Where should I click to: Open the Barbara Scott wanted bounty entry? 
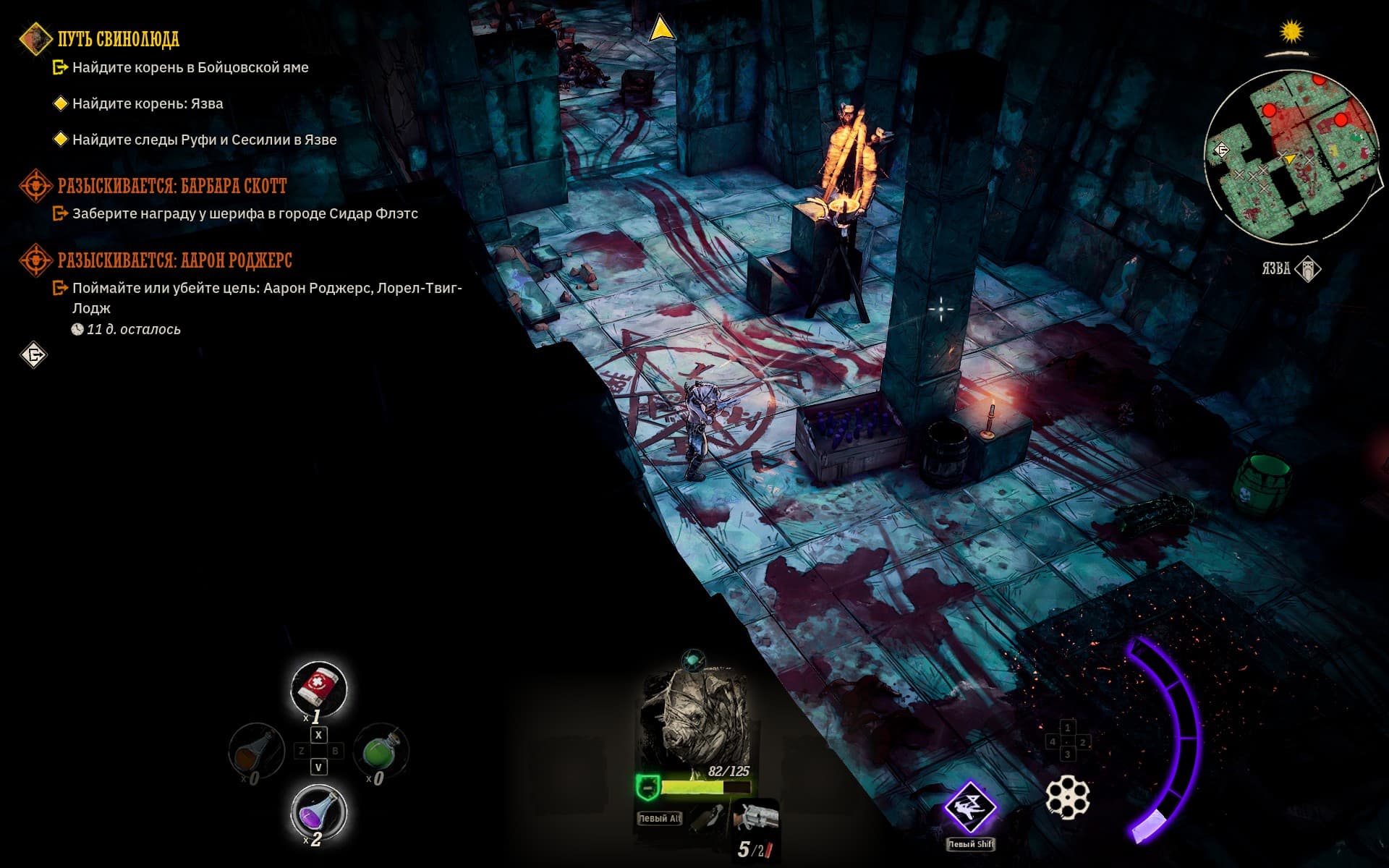[171, 187]
